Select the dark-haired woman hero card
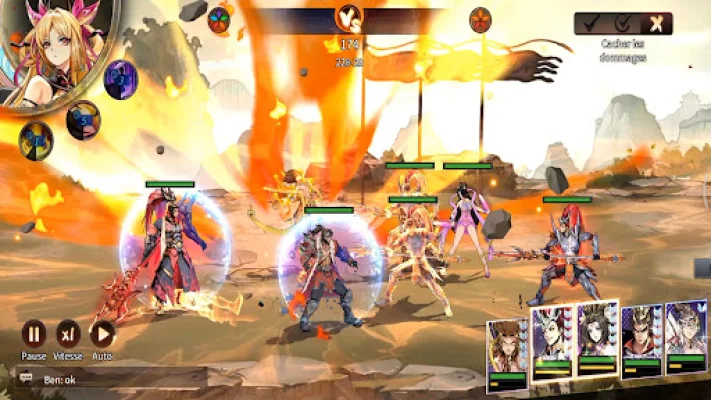Image resolution: width=711 pixels, height=400 pixels. coord(597,338)
